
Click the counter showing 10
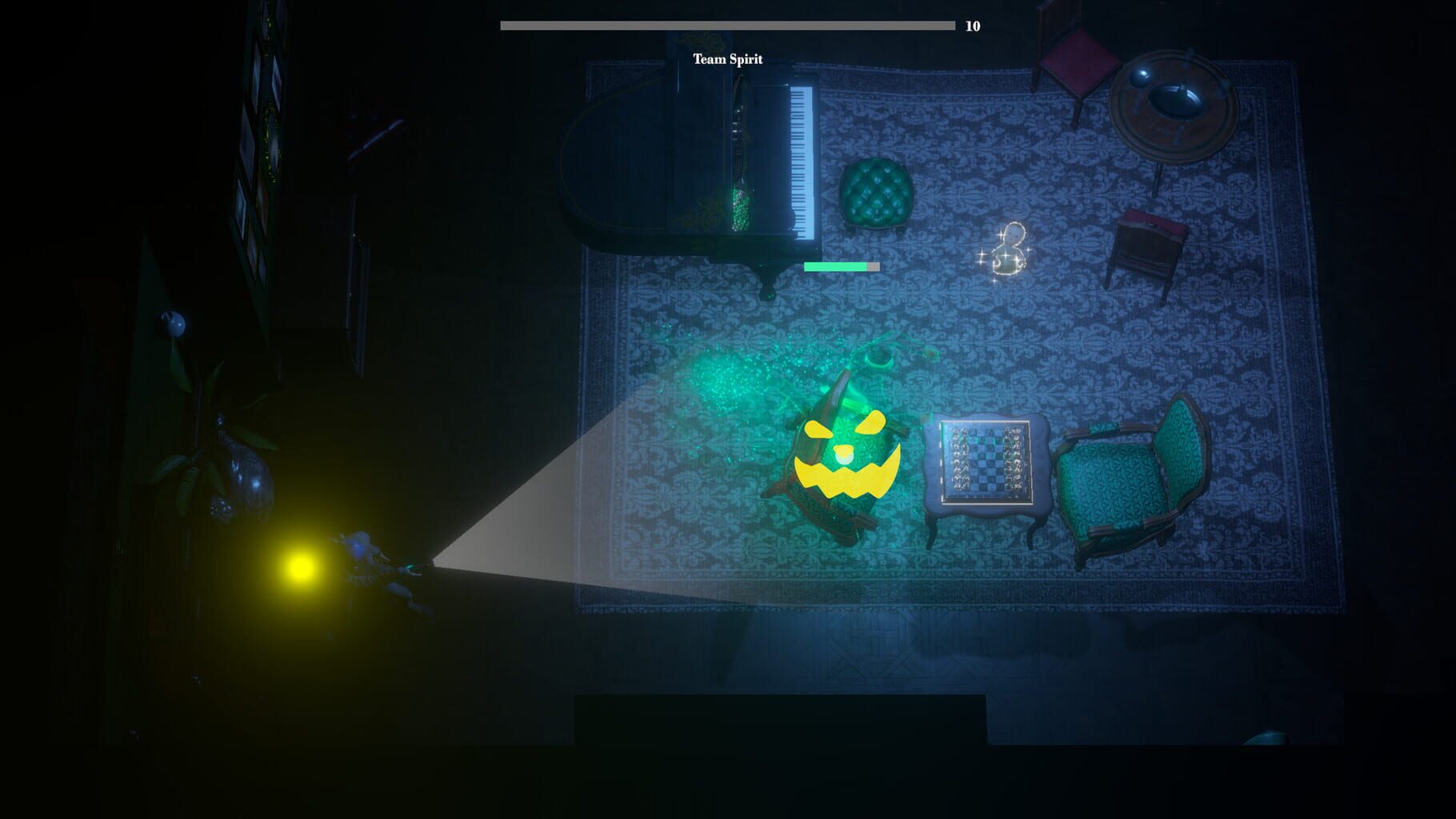point(973,26)
